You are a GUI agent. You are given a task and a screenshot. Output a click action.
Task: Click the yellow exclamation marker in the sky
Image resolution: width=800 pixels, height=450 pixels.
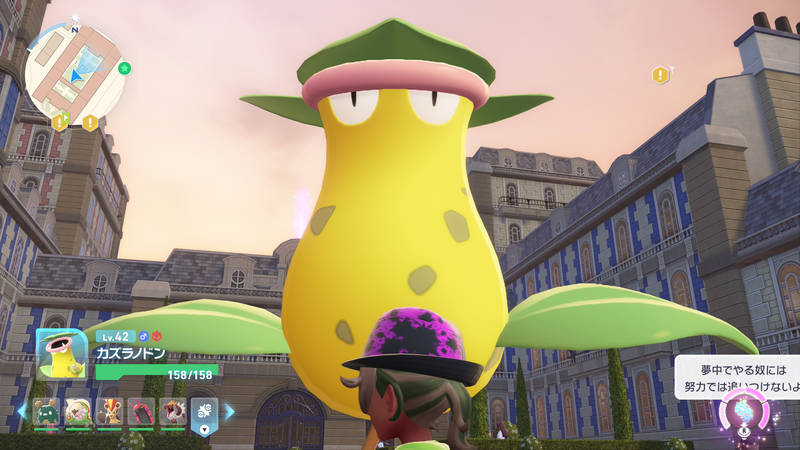pyautogui.click(x=660, y=75)
